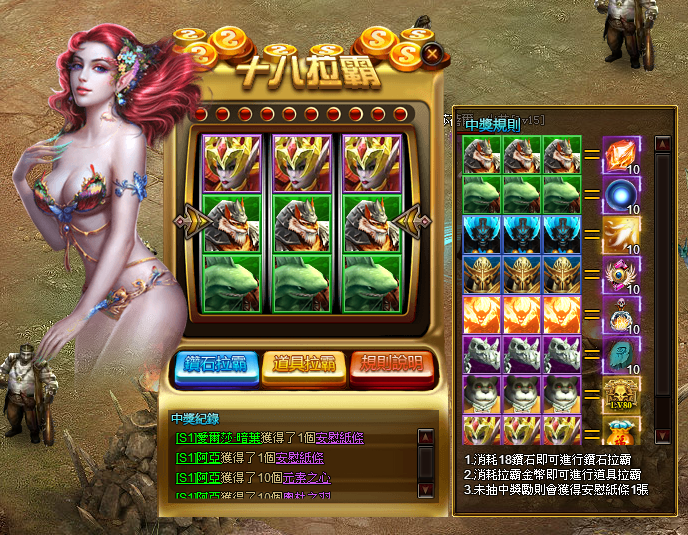Viewport: 688px width, 535px height.
Task: Inspect the blue orb prize icon
Action: tap(620, 195)
